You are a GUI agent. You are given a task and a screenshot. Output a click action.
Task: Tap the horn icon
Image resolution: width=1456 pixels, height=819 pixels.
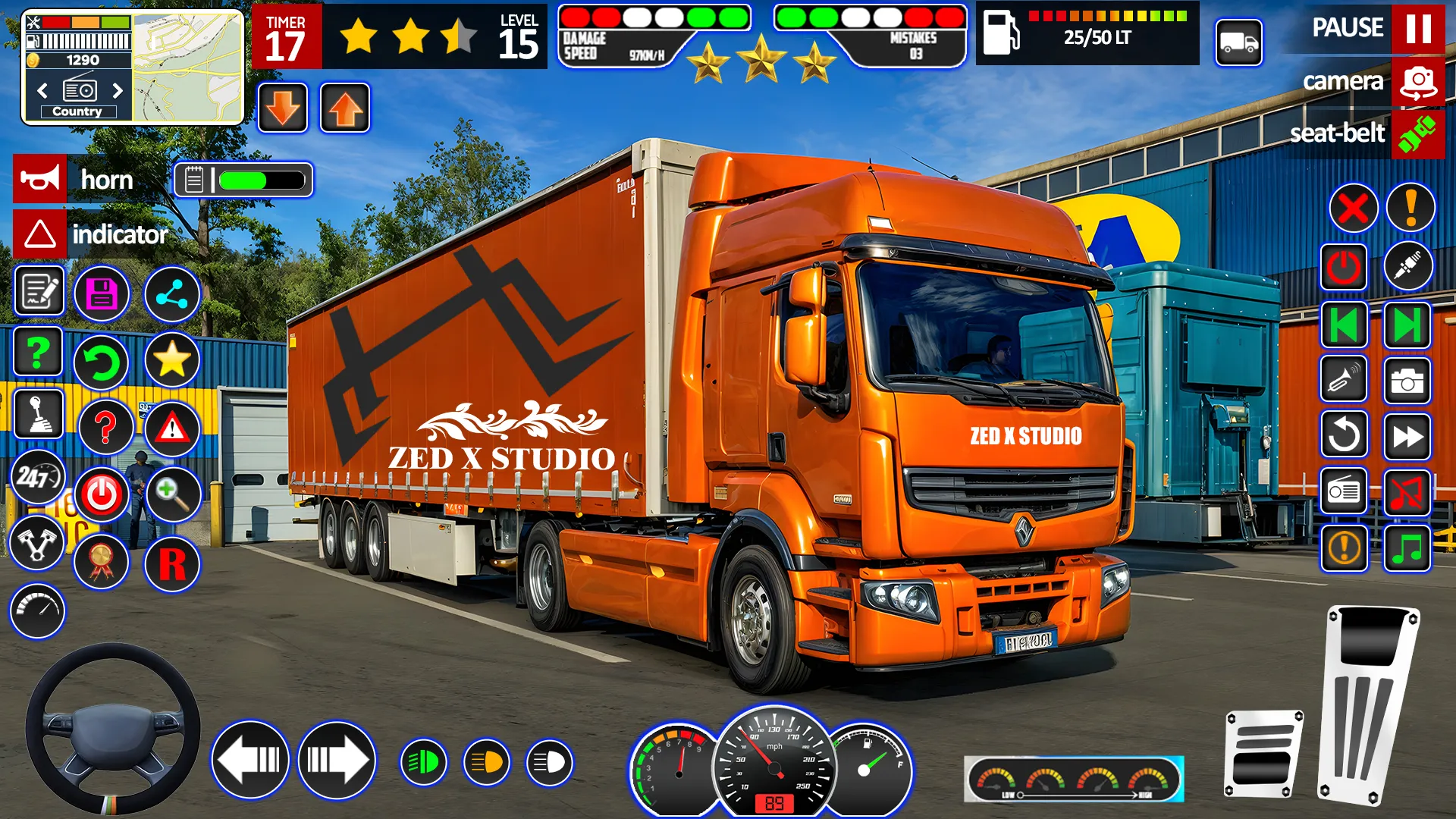click(x=42, y=180)
